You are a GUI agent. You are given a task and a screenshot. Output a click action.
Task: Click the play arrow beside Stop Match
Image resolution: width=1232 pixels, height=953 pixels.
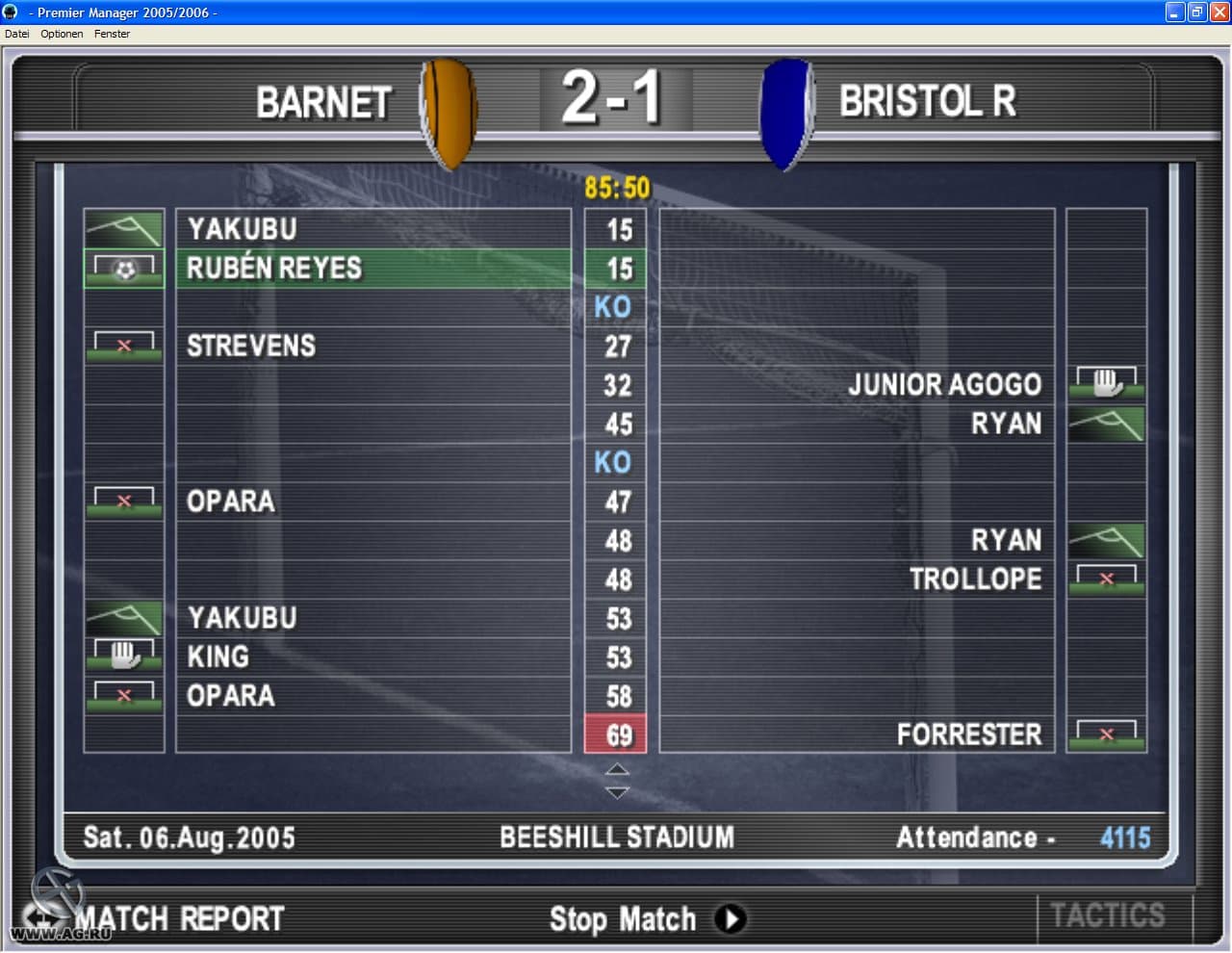[732, 919]
